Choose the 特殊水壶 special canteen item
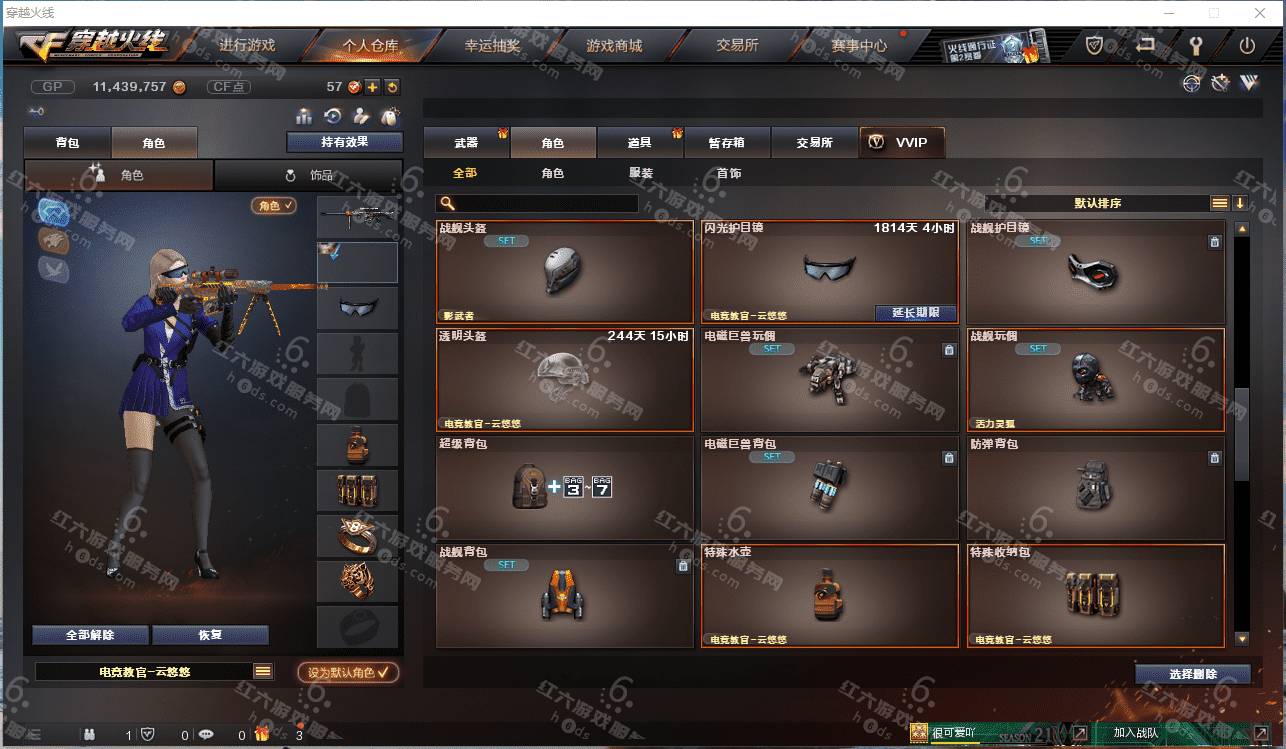The height and width of the screenshot is (749, 1286). pyautogui.click(x=829, y=594)
